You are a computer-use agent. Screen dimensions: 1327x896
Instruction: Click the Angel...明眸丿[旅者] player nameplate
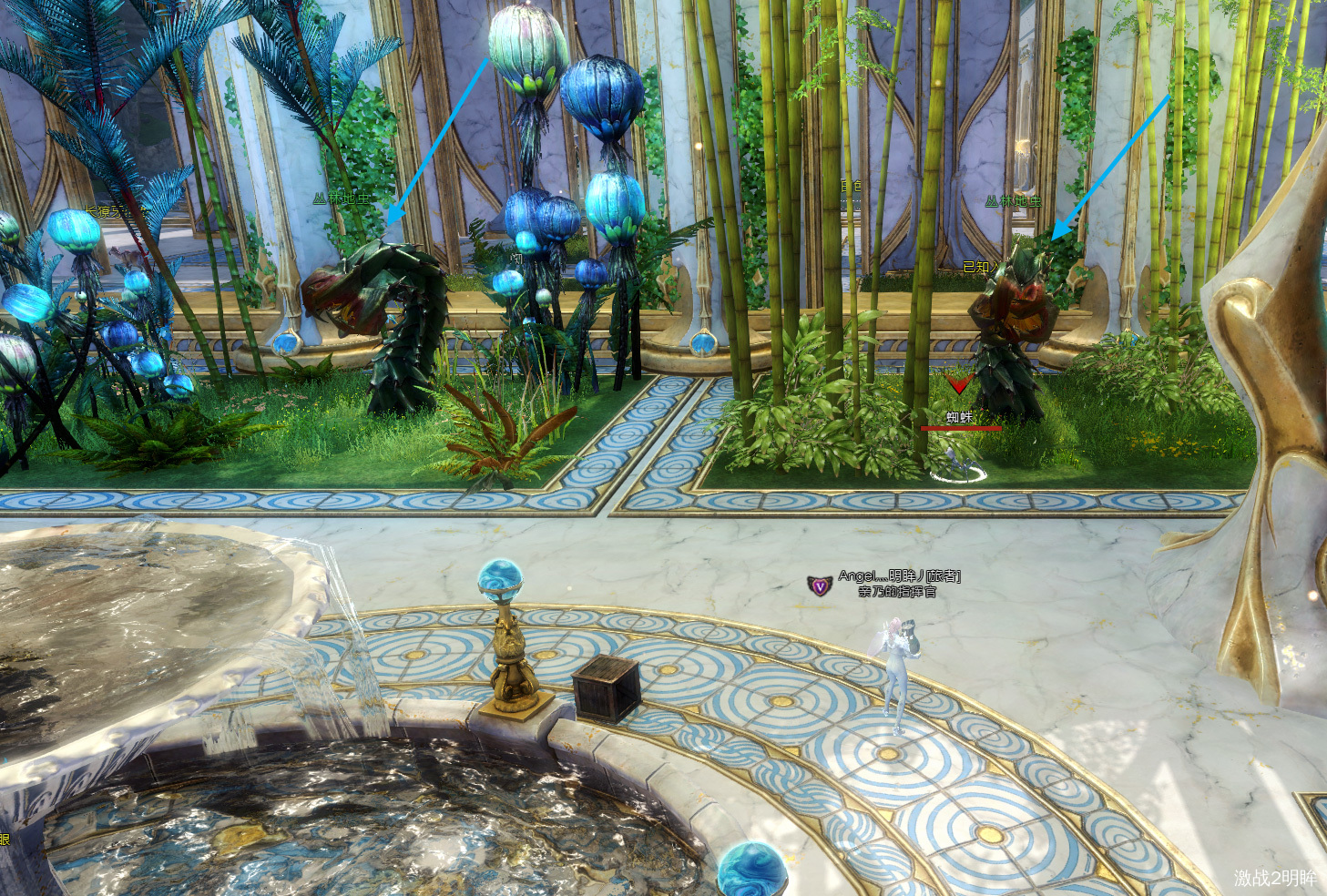(898, 576)
